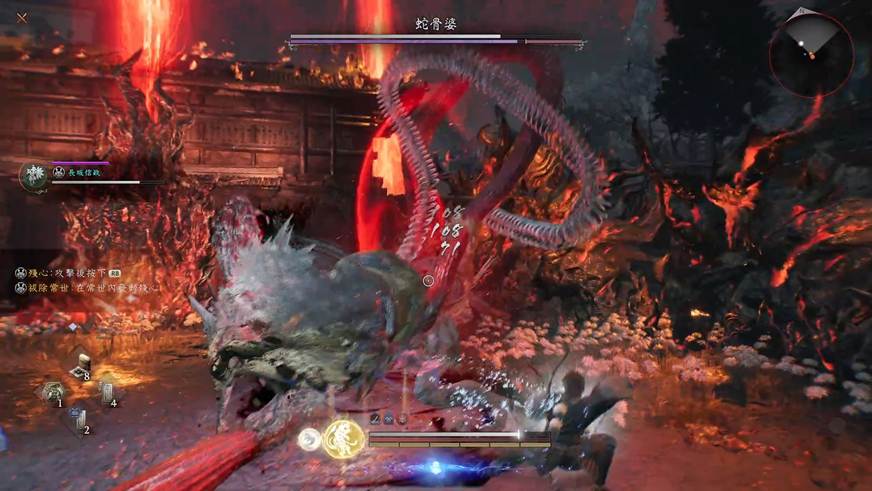Use the quick item with count 1
This screenshot has width=872, height=491.
coord(54,393)
